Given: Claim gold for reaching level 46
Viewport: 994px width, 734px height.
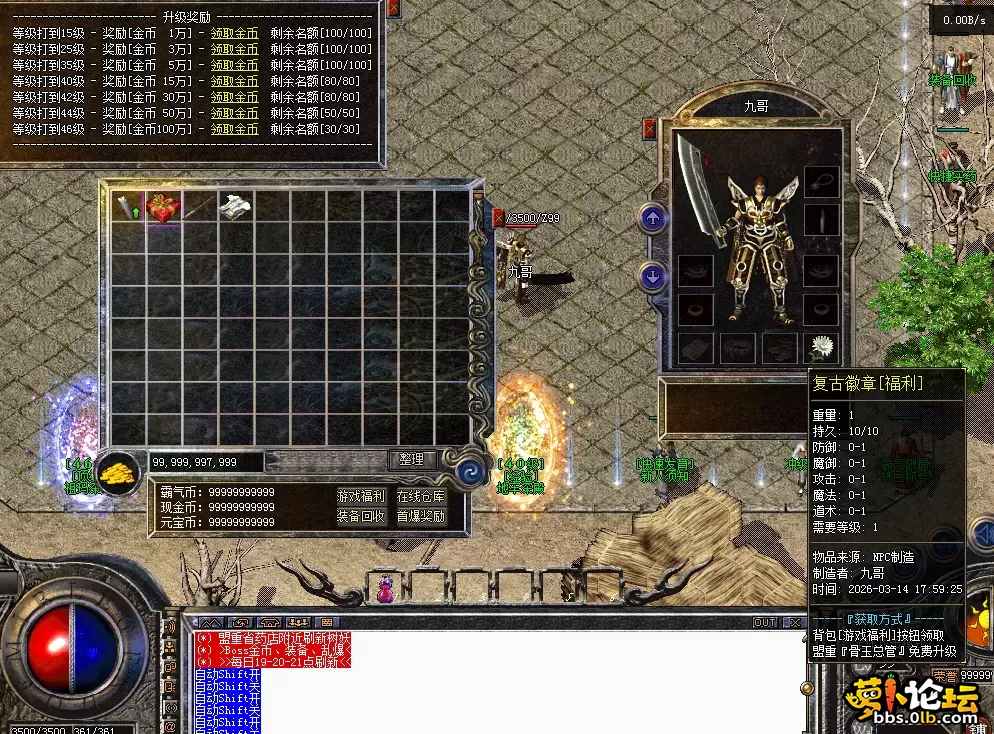Looking at the screenshot, I should 234,129.
